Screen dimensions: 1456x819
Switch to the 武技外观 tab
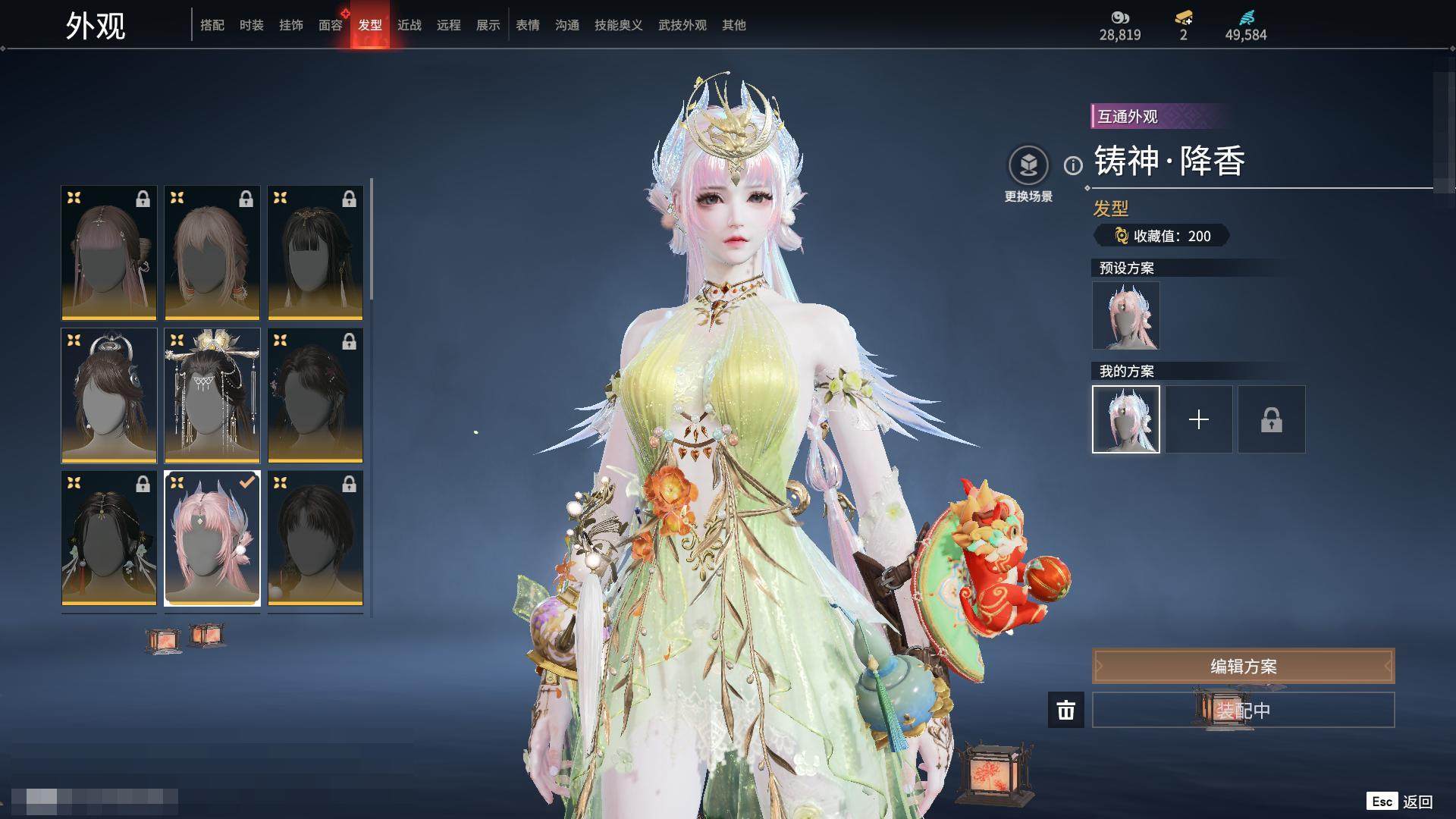click(682, 25)
